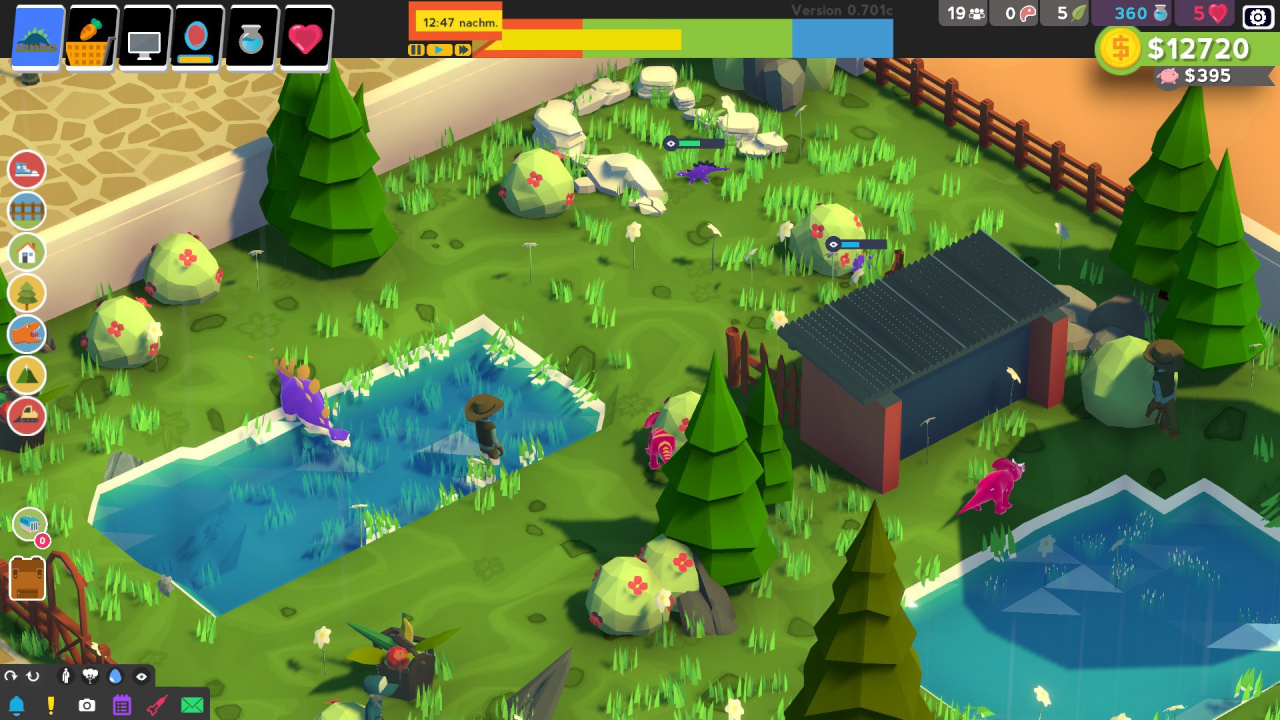This screenshot has width=1280, height=720.
Task: Set game speed to normal play
Action: pos(440,49)
